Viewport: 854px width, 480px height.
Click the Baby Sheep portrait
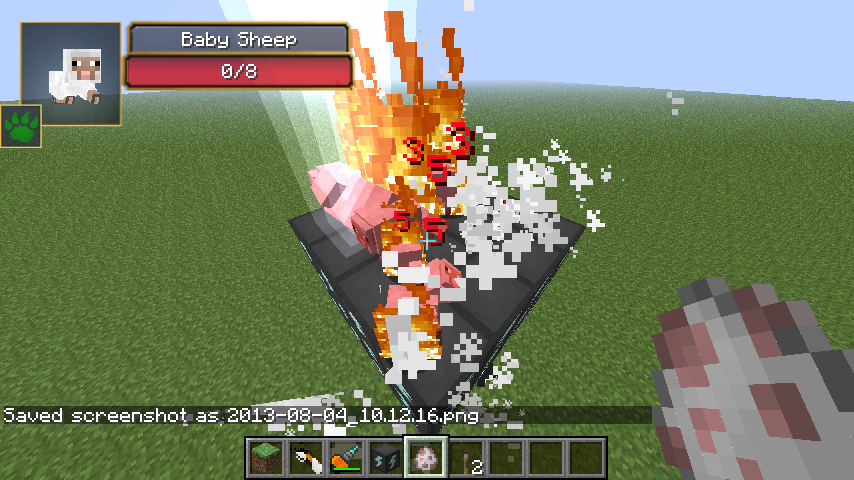tap(71, 74)
